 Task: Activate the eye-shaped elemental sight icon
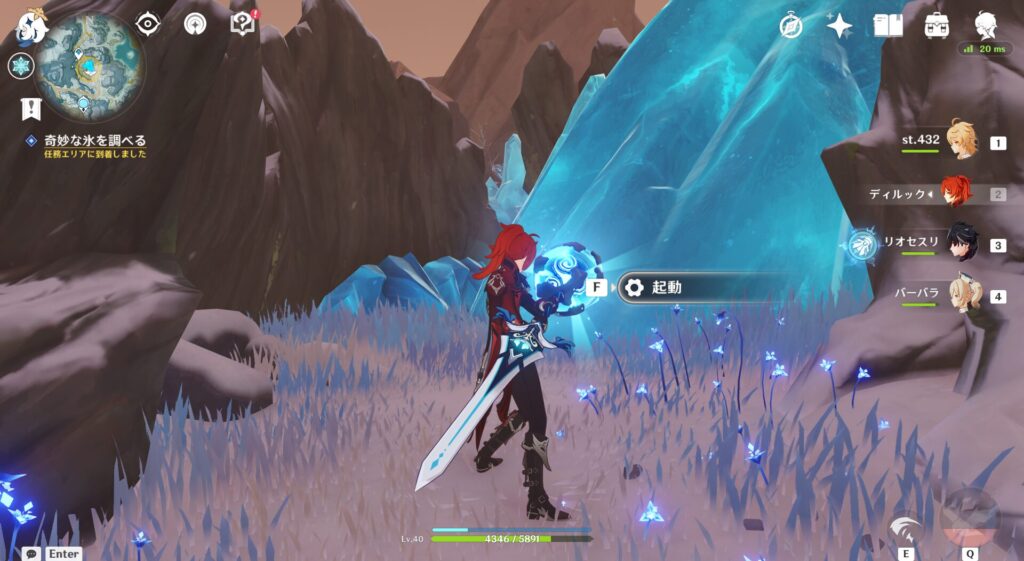(x=148, y=23)
